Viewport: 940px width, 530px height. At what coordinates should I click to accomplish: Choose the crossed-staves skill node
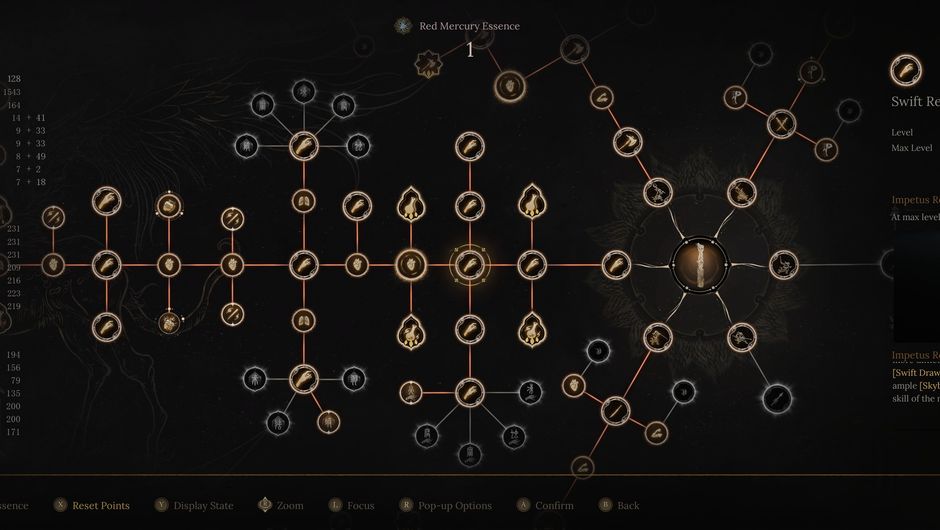tap(780, 125)
